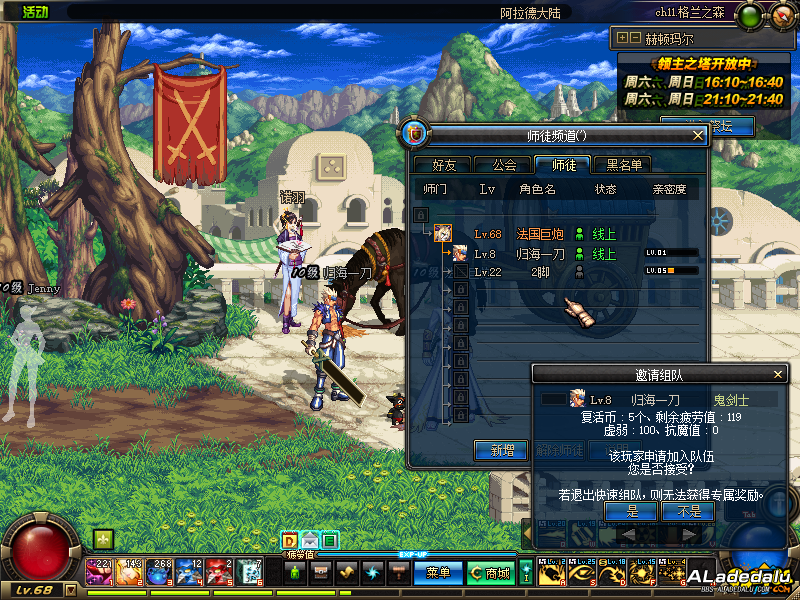
Task: Accept the party invite with 是
Action: coord(632,511)
